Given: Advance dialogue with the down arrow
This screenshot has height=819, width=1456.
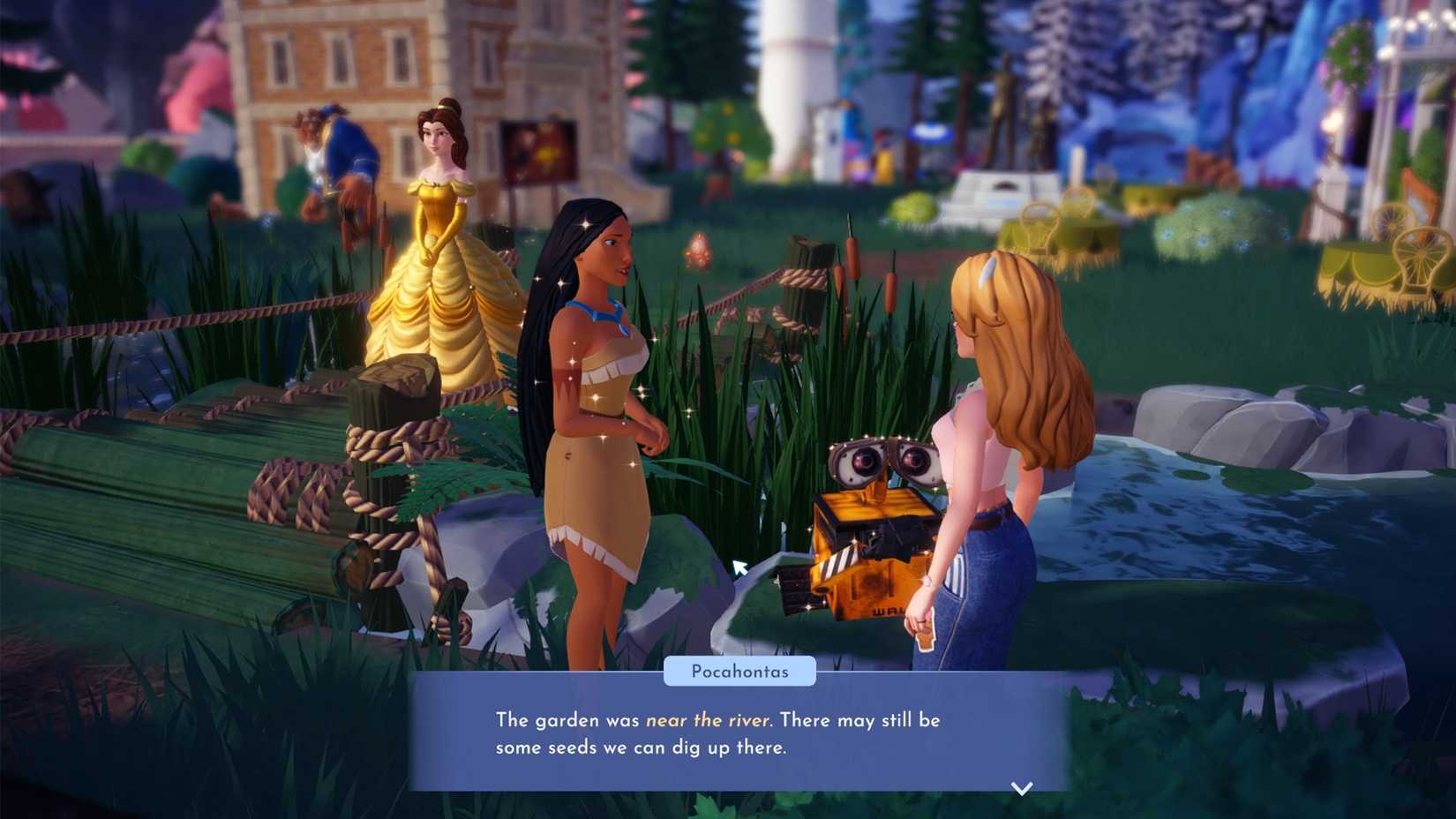Looking at the screenshot, I should (x=1021, y=788).
